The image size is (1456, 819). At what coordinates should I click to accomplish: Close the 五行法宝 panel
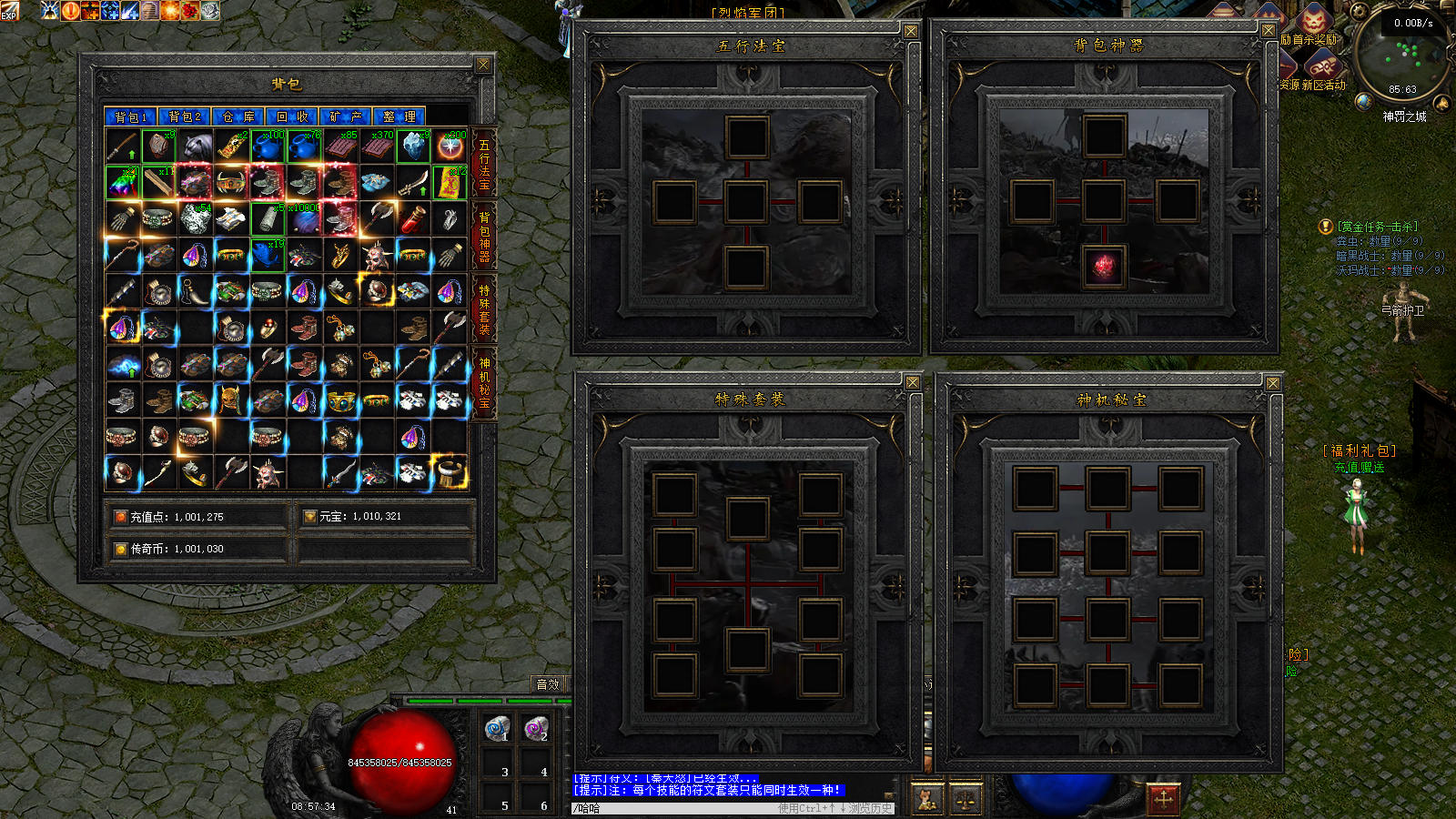click(910, 31)
